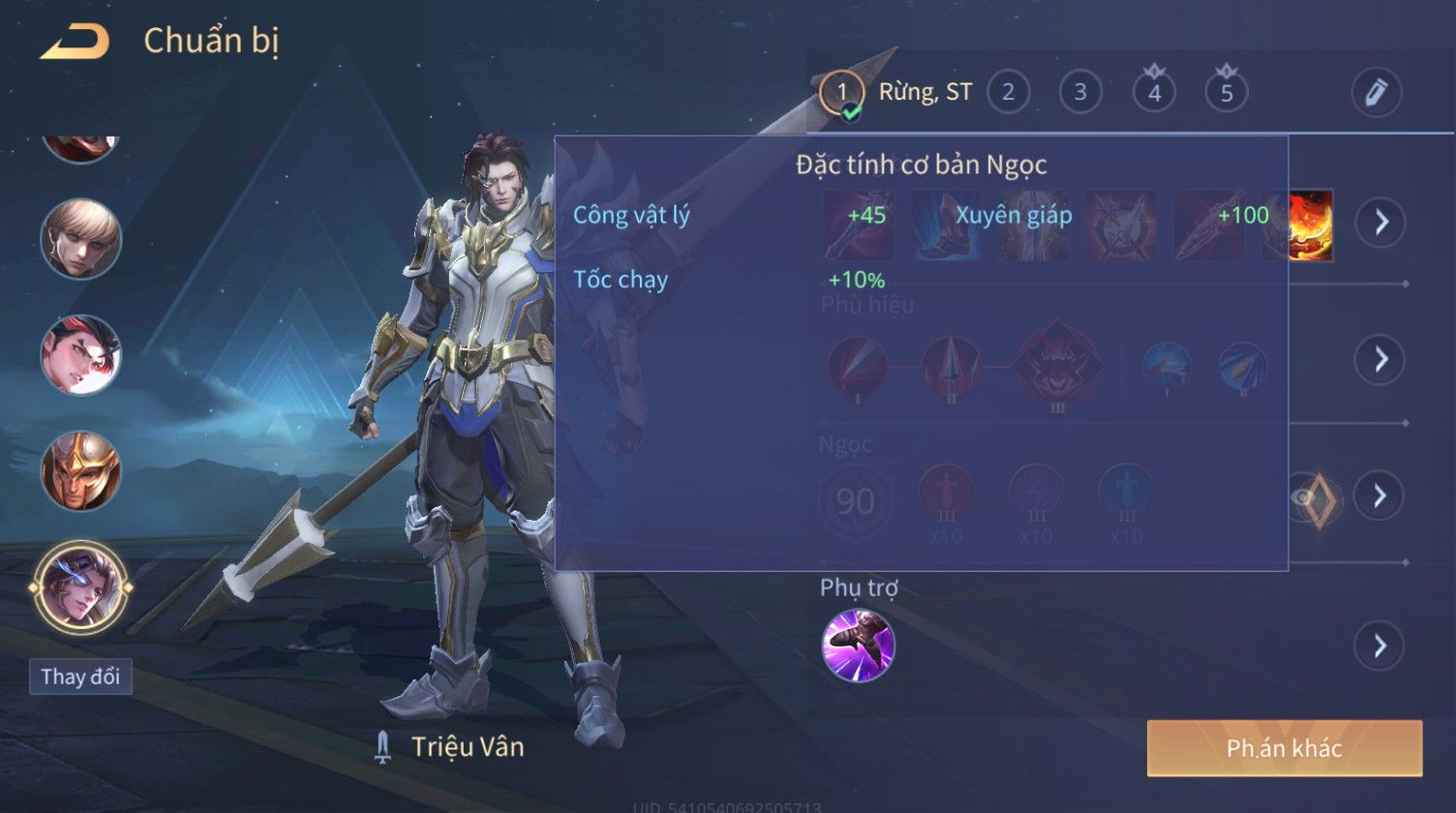Switch to loadout preset 3
The height and width of the screenshot is (813, 1456).
(1080, 93)
